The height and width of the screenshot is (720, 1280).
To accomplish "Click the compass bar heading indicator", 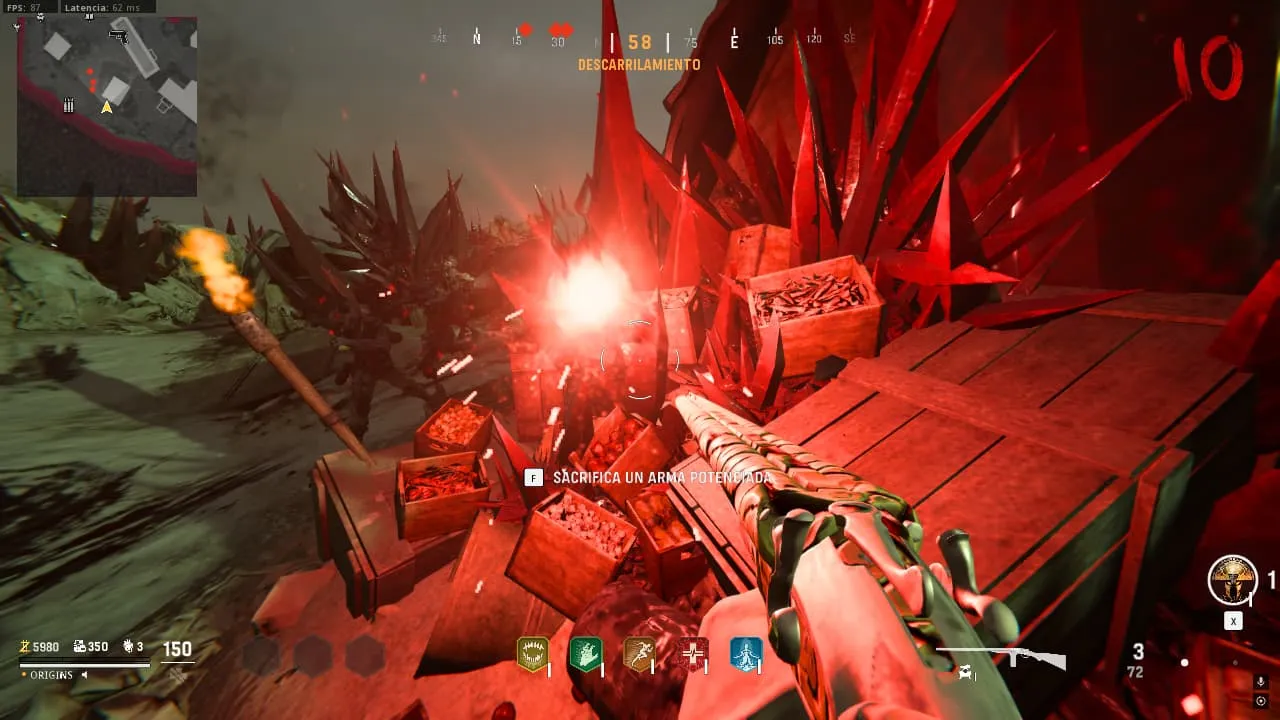I will [640, 42].
